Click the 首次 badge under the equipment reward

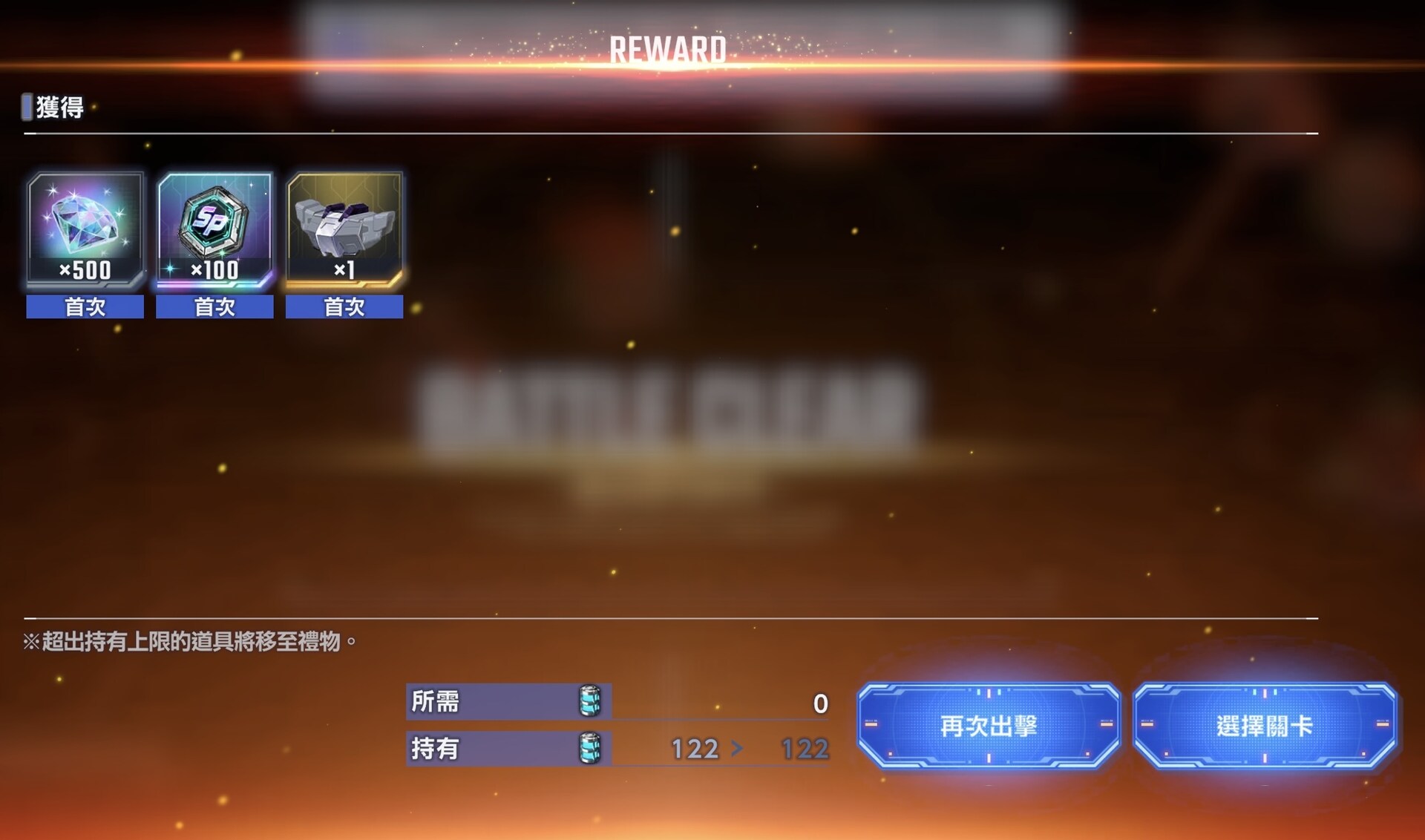(344, 306)
